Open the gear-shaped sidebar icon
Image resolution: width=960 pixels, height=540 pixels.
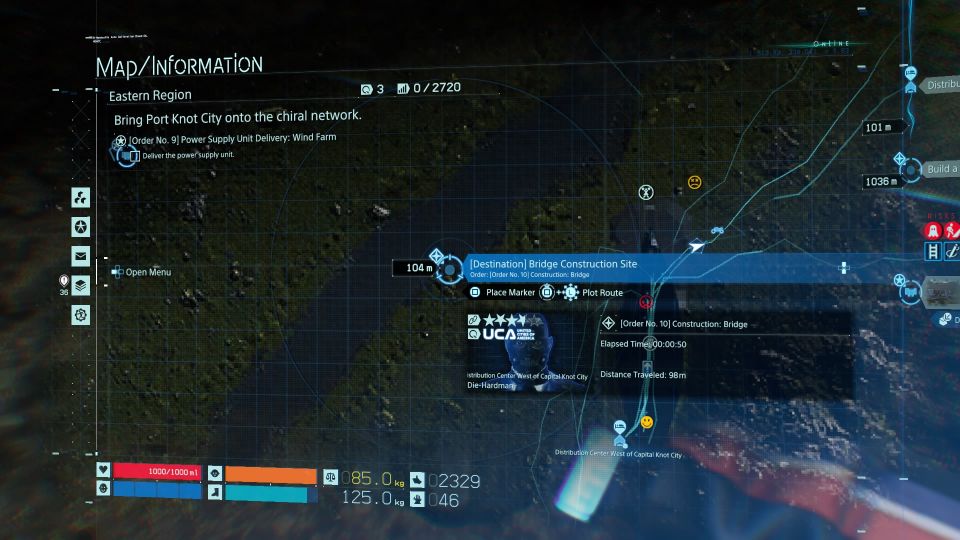[x=81, y=315]
